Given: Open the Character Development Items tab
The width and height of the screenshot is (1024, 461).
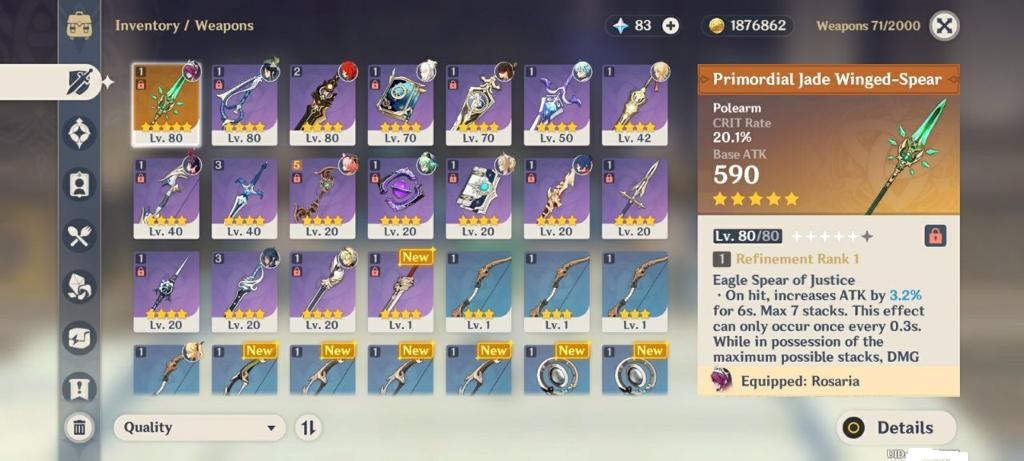Looking at the screenshot, I should [79, 184].
